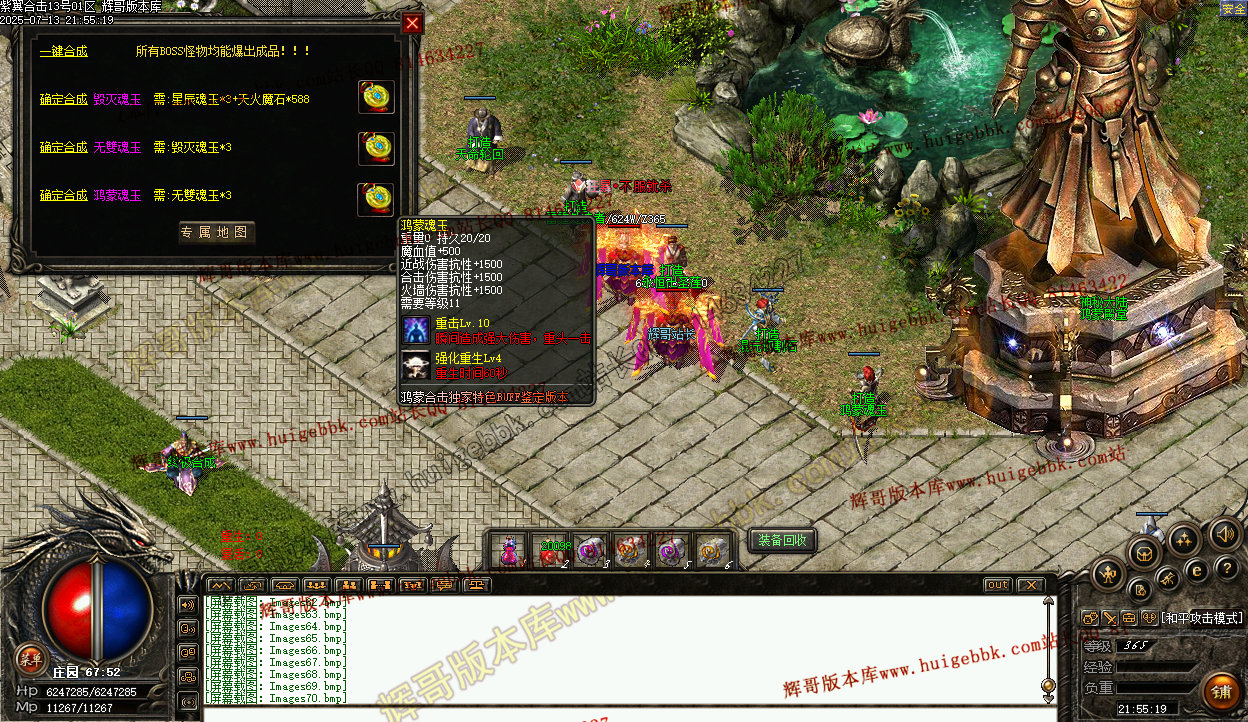The width and height of the screenshot is (1248, 722).
Task: Select the 鸿蒙魂玉 jade item icon
Action: pyautogui.click(x=376, y=199)
